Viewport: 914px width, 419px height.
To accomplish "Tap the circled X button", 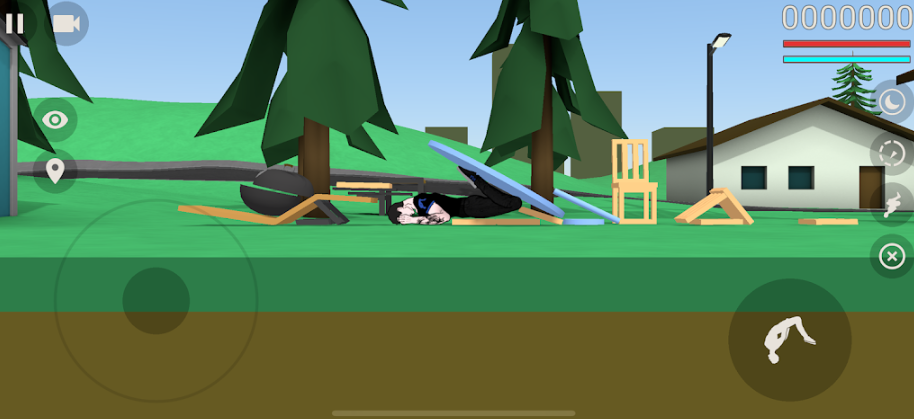I will pos(890,256).
